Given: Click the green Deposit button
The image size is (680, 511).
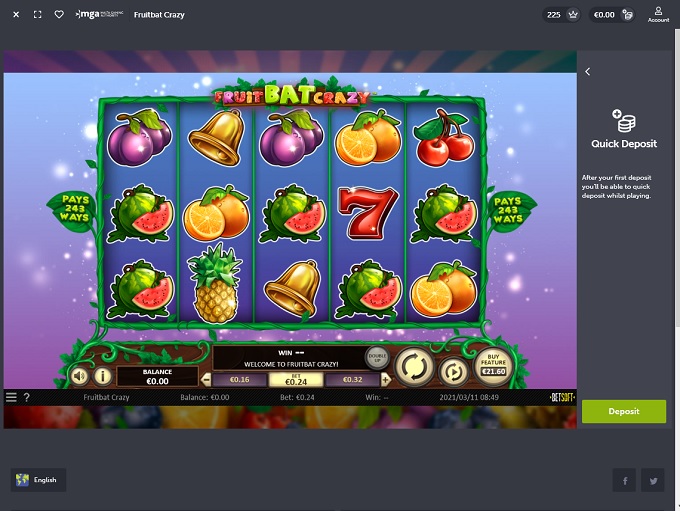Looking at the screenshot, I should coord(624,411).
